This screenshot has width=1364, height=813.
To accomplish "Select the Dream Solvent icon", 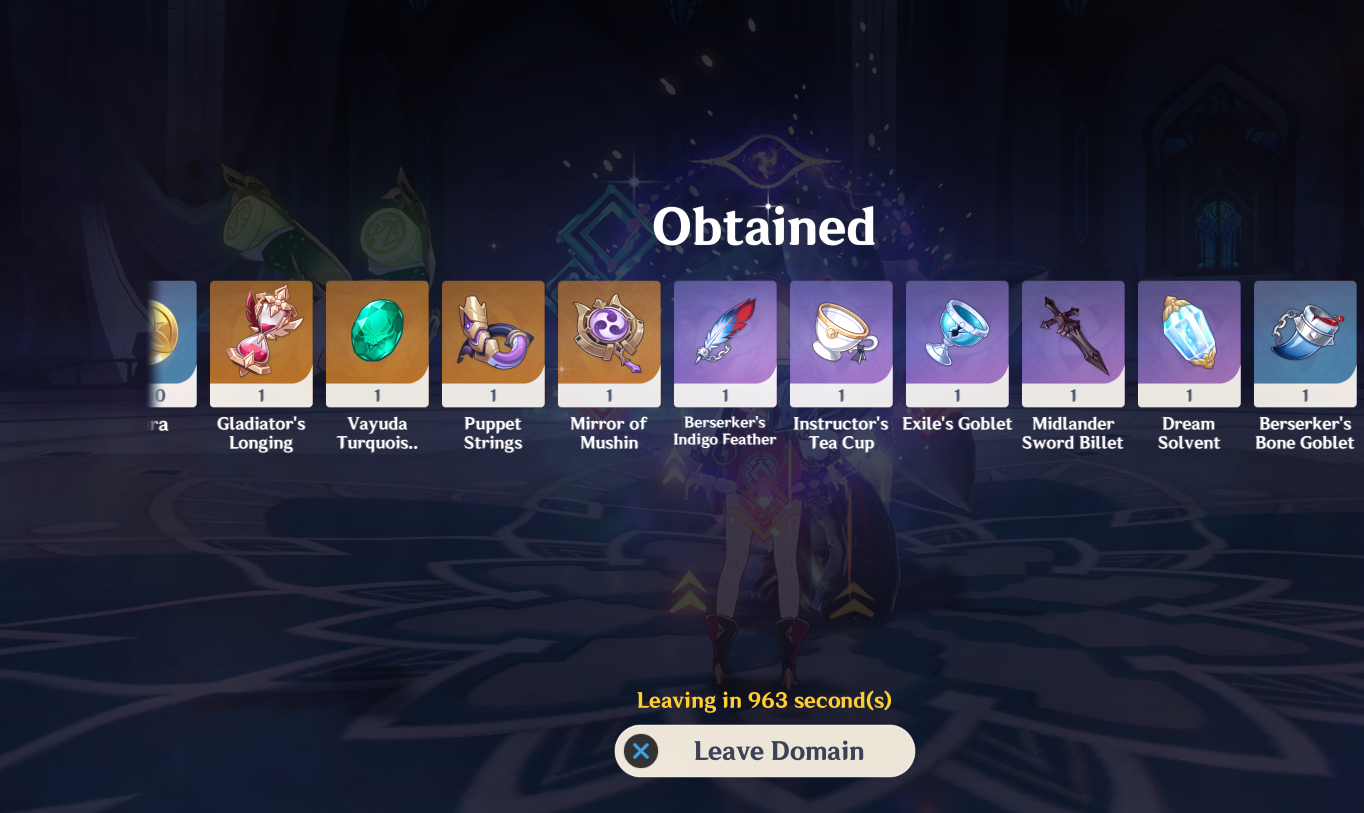I will [1188, 342].
